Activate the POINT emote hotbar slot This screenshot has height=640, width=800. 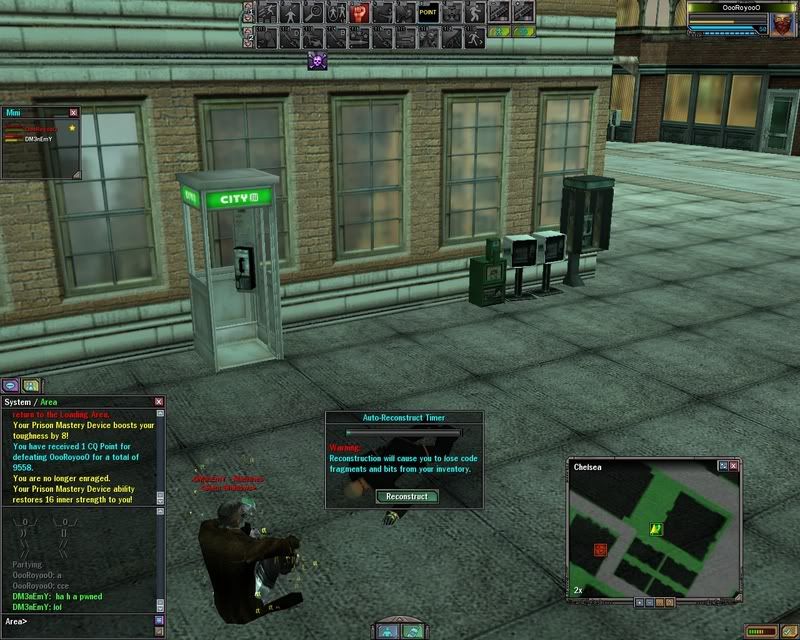pyautogui.click(x=428, y=13)
